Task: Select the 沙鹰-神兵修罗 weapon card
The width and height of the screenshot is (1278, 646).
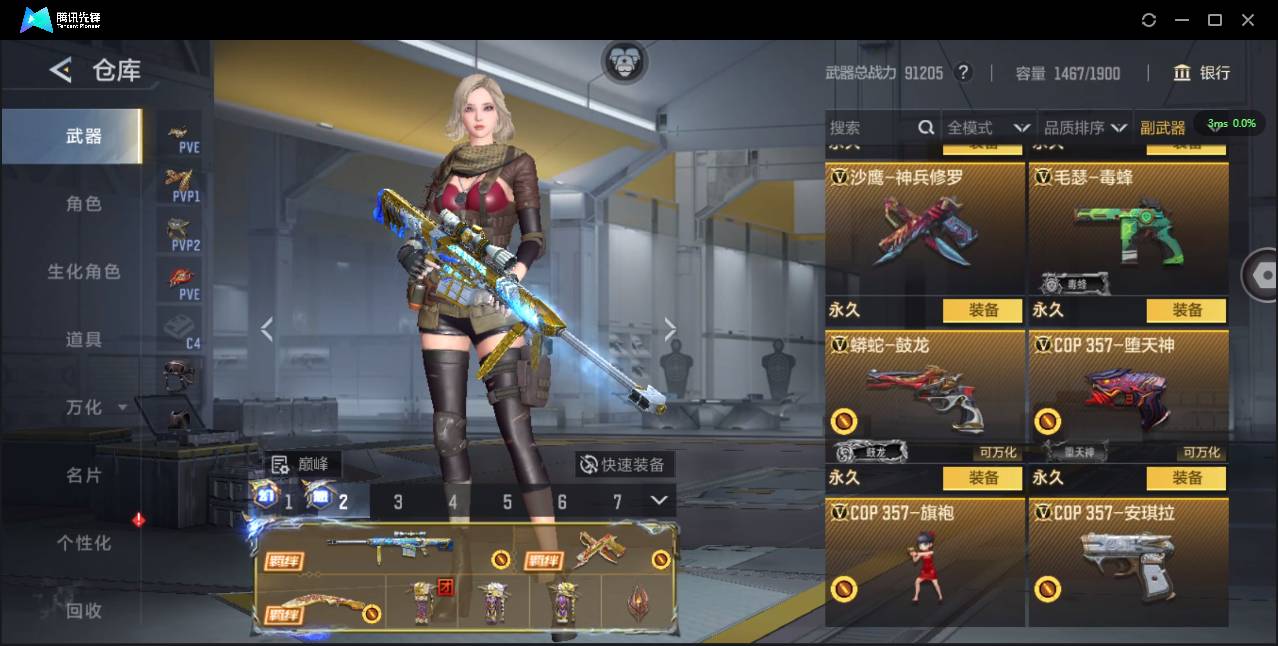Action: pyautogui.click(x=925, y=228)
